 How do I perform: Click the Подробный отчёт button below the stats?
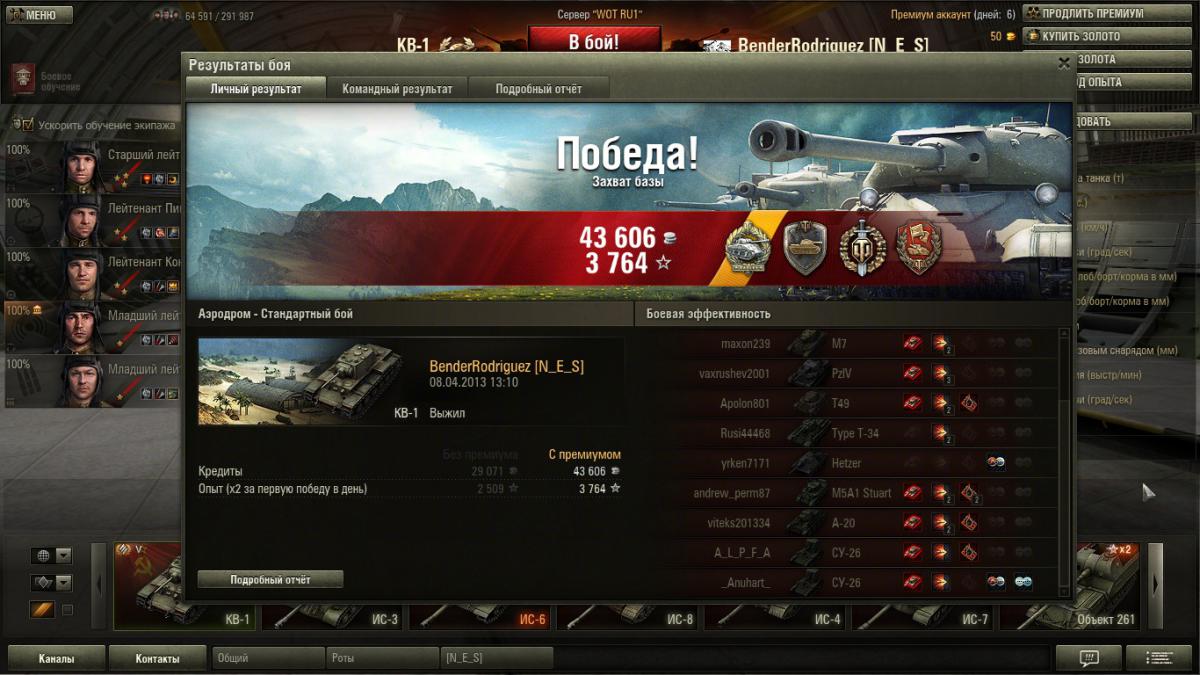pyautogui.click(x=270, y=580)
